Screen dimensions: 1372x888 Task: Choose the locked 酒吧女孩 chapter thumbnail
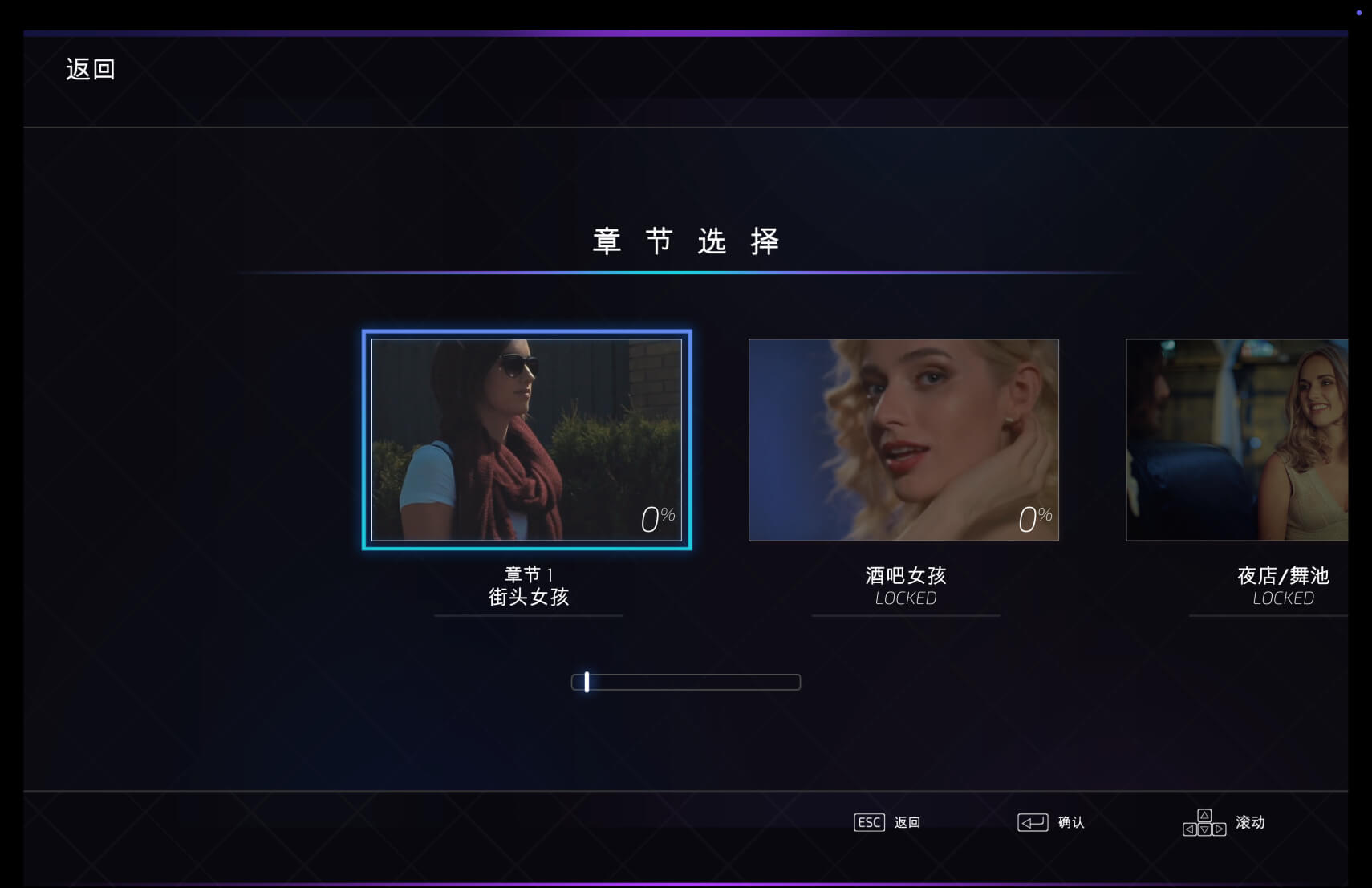point(903,440)
